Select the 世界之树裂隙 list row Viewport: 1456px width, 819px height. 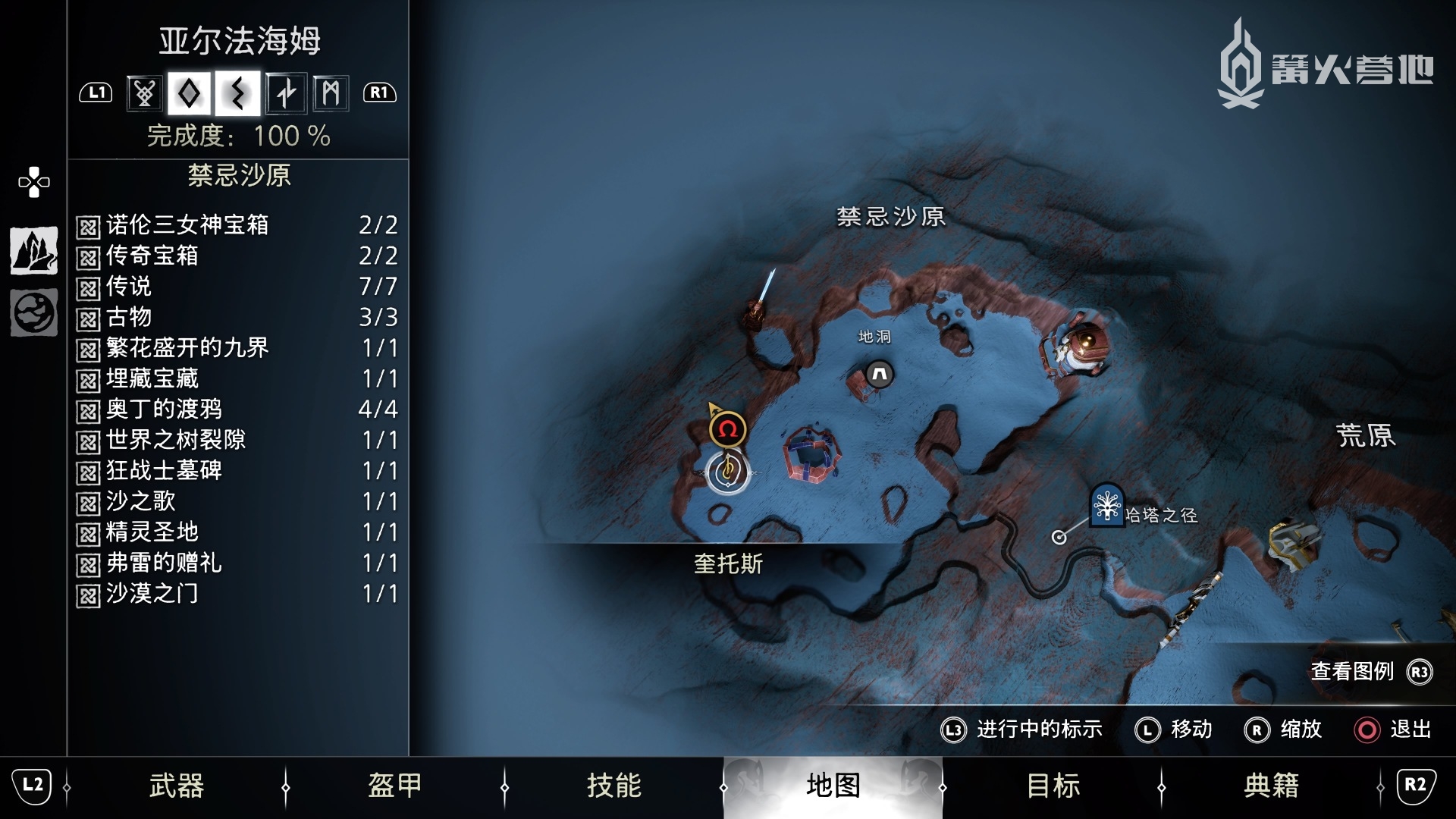237,440
